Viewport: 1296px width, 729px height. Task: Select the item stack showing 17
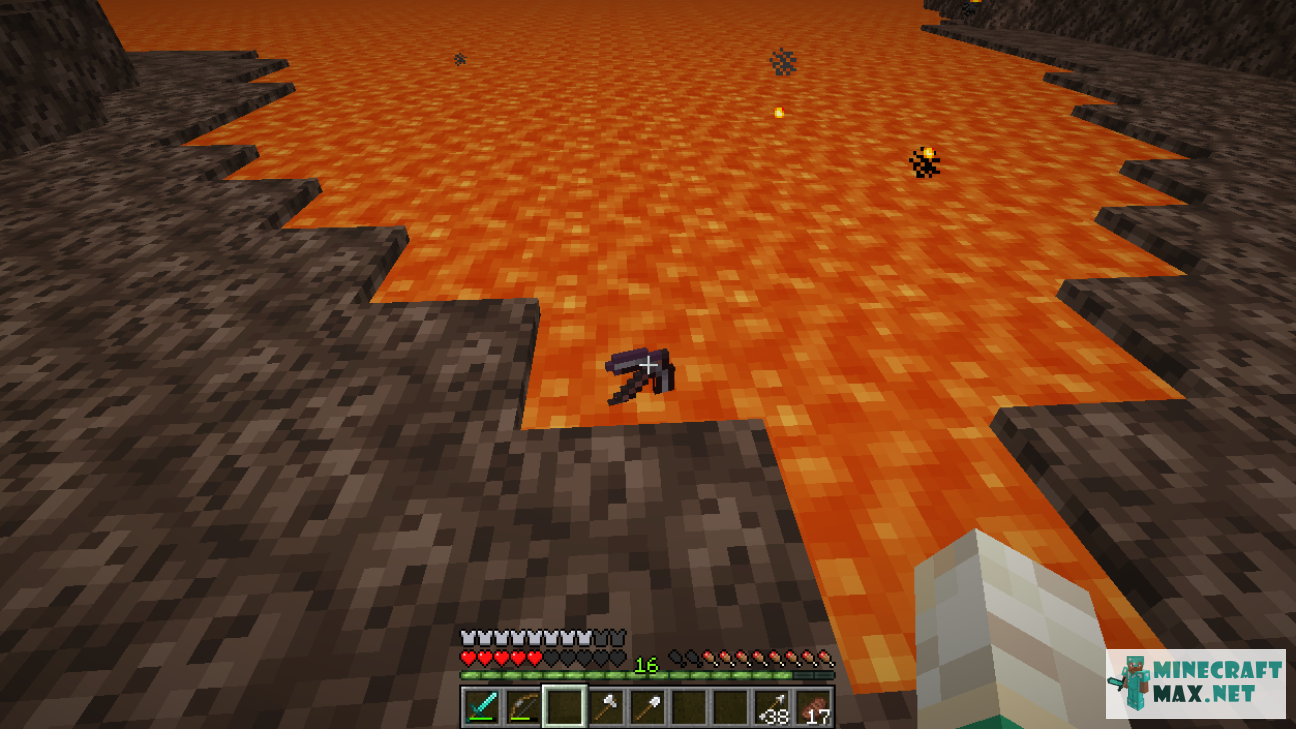click(814, 706)
